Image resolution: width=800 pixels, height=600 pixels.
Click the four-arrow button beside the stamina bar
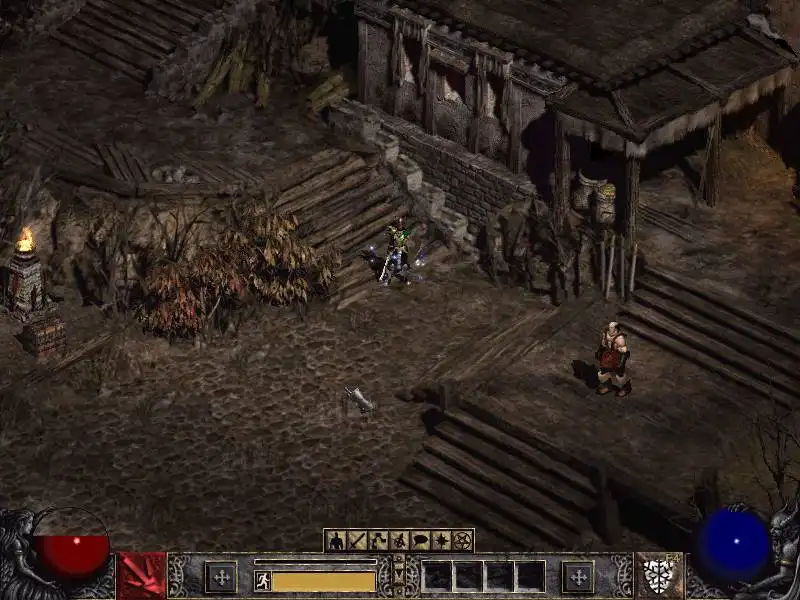tap(221, 577)
